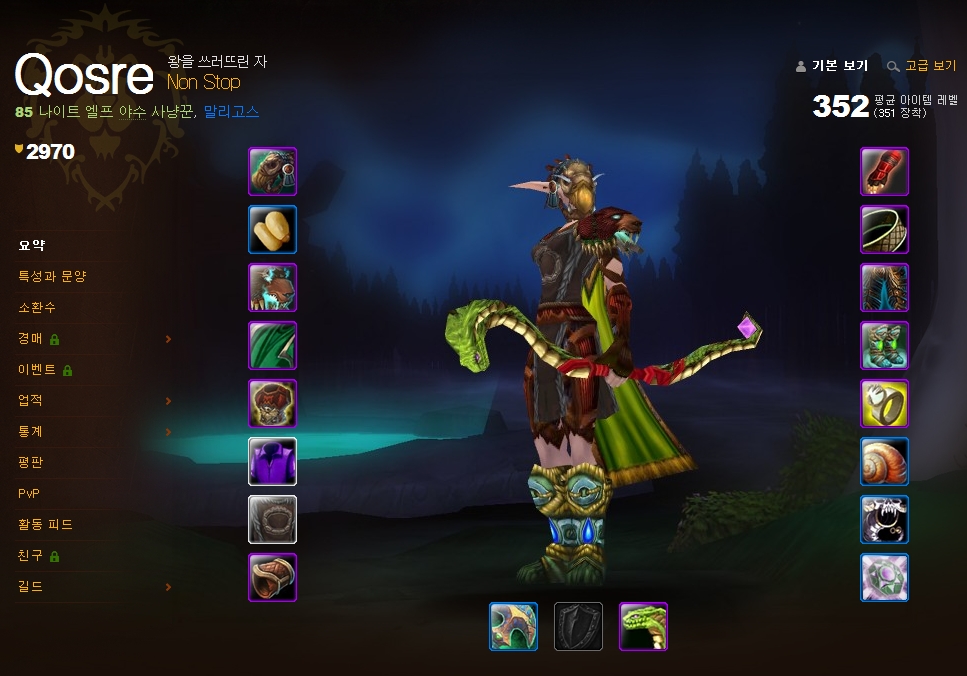Inspect the green serpent bow slot
Image resolution: width=967 pixels, height=676 pixels.
pos(643,627)
